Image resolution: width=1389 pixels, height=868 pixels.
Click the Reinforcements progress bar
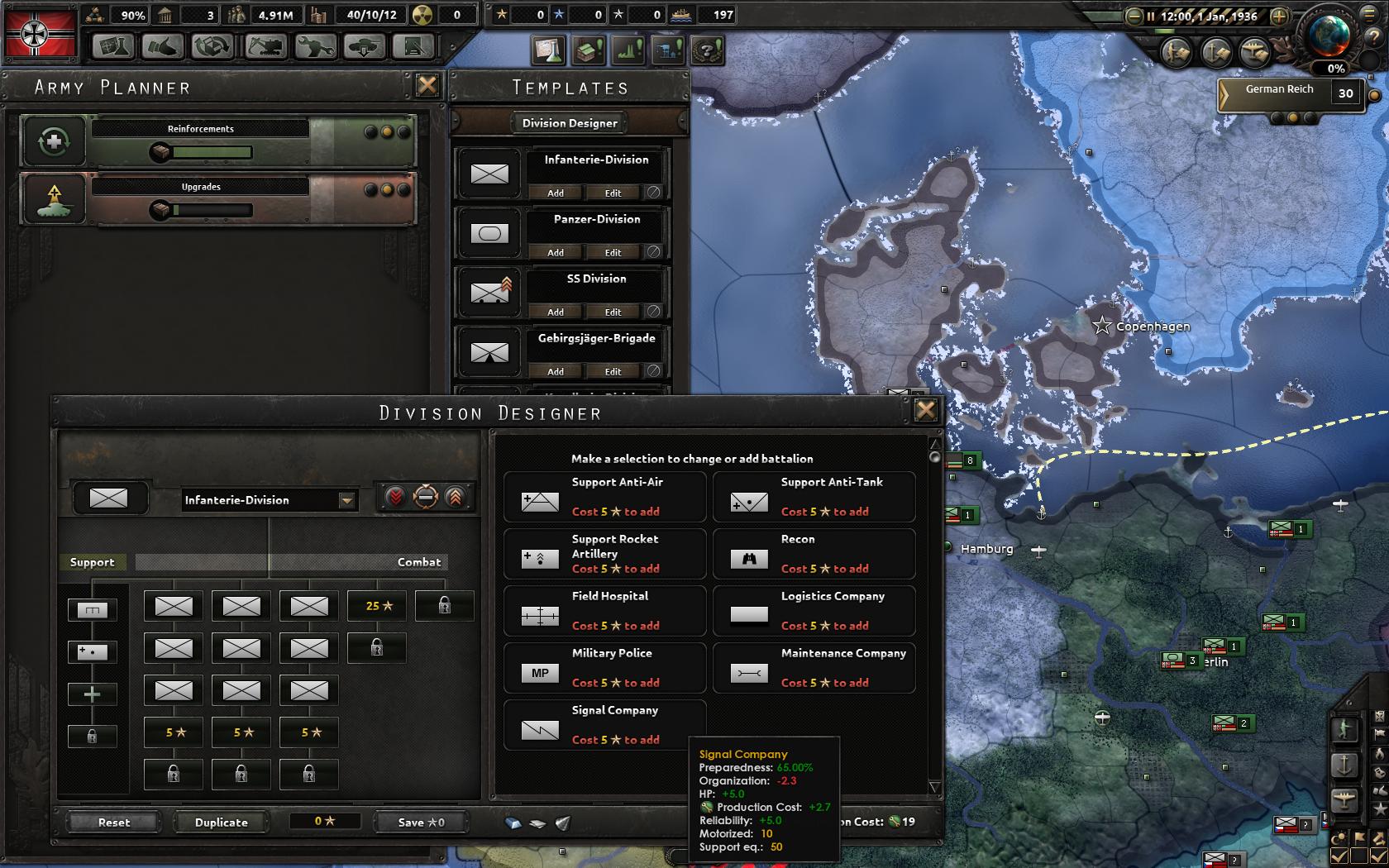(x=211, y=151)
